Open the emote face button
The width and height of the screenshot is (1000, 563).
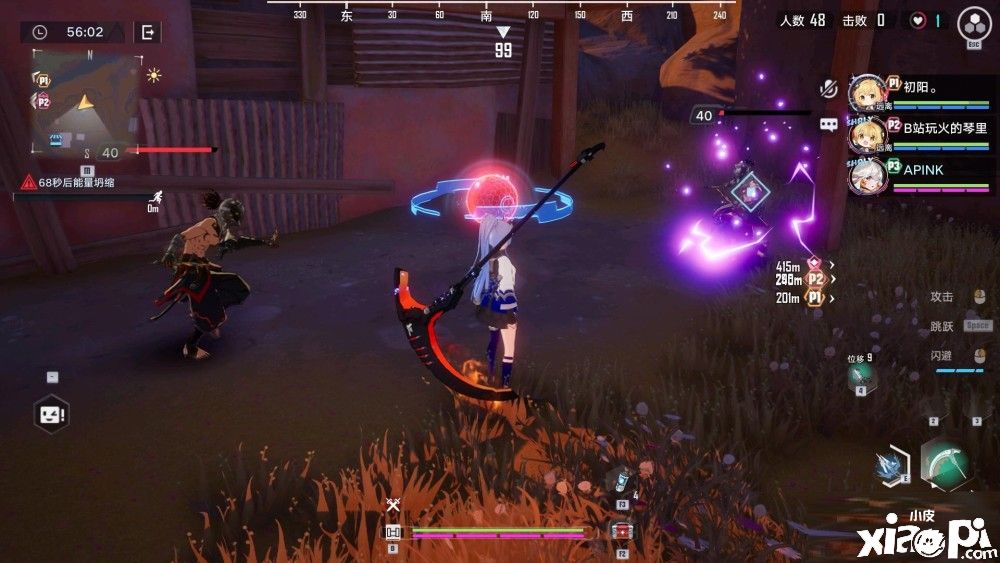point(50,412)
